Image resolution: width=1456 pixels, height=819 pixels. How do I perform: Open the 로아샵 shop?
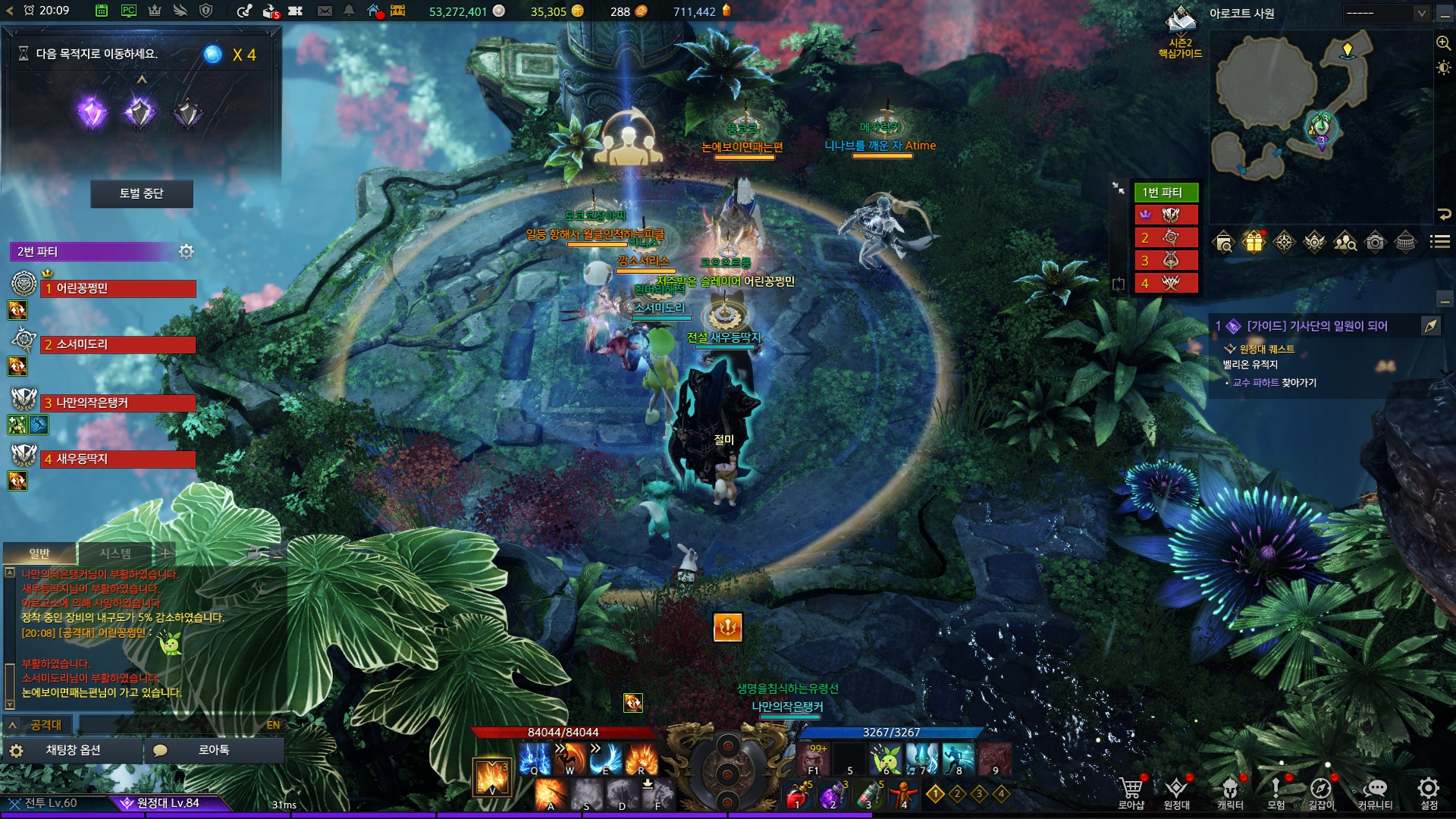(1131, 792)
